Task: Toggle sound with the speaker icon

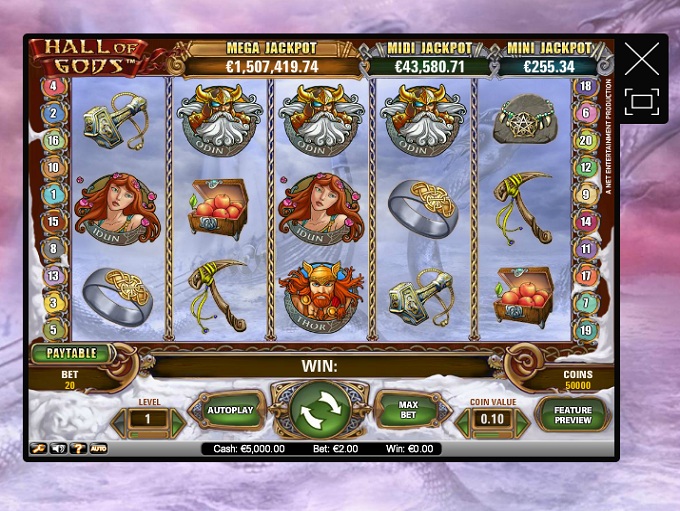Action: pos(58,449)
